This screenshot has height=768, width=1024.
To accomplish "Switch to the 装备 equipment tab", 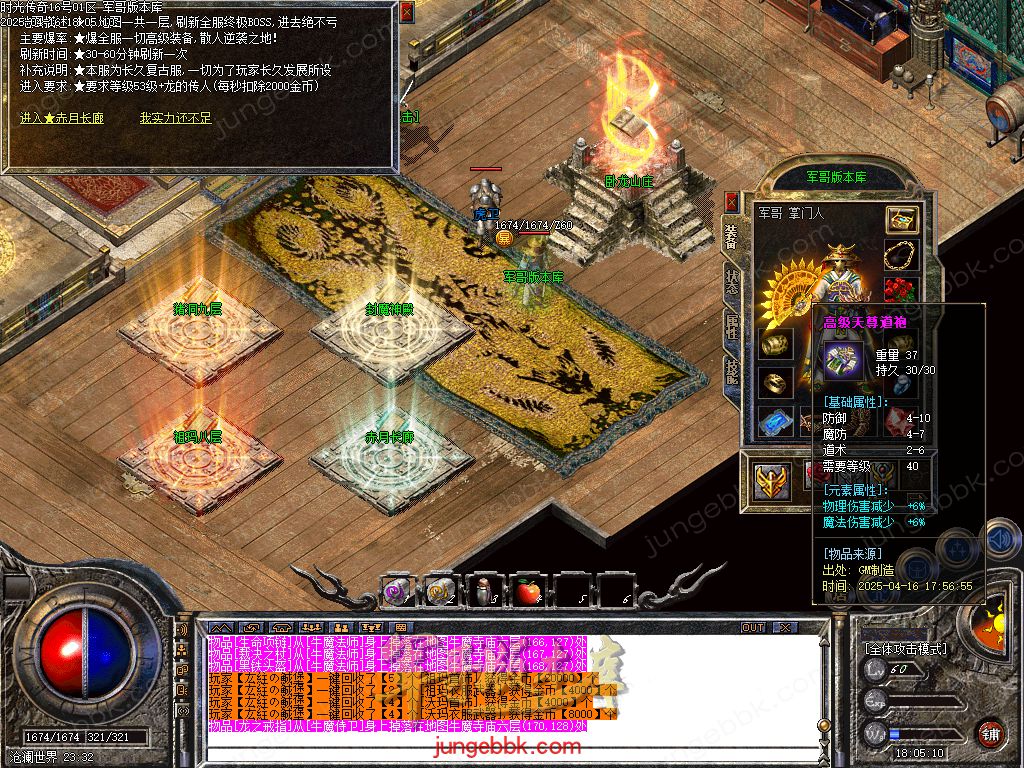I will pos(731,238).
